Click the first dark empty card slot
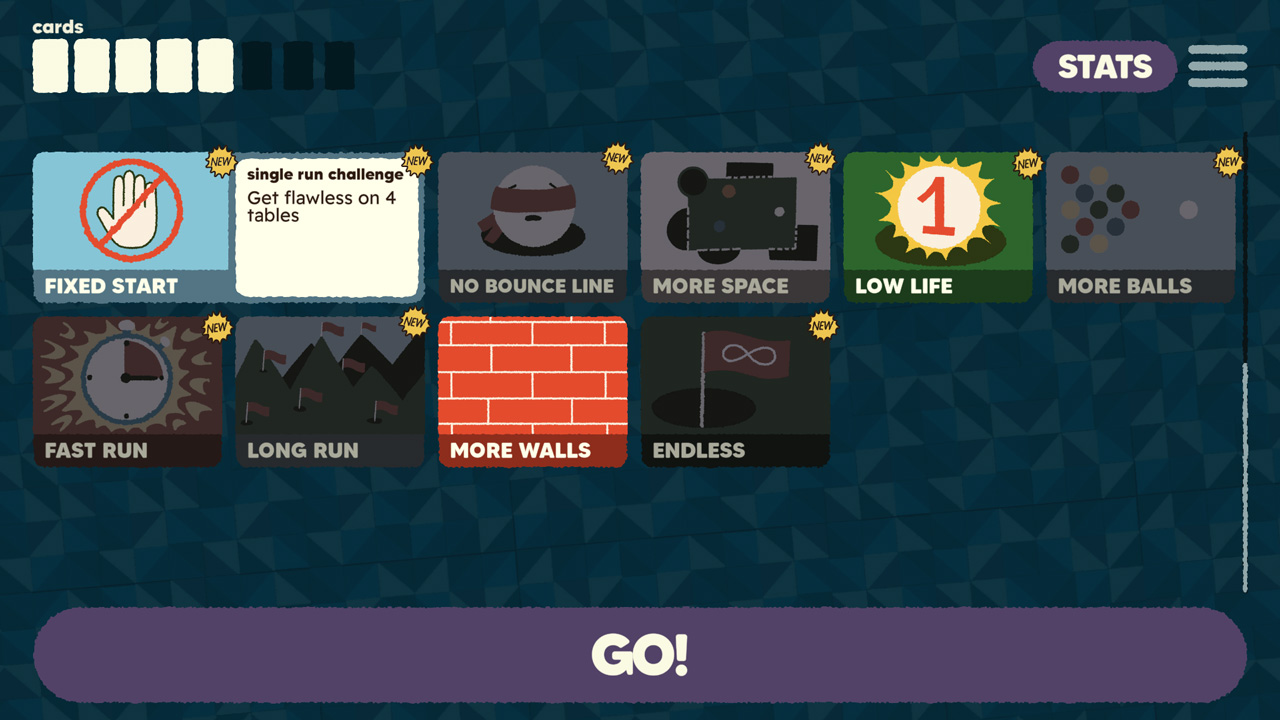This screenshot has width=1280, height=720. click(x=257, y=63)
